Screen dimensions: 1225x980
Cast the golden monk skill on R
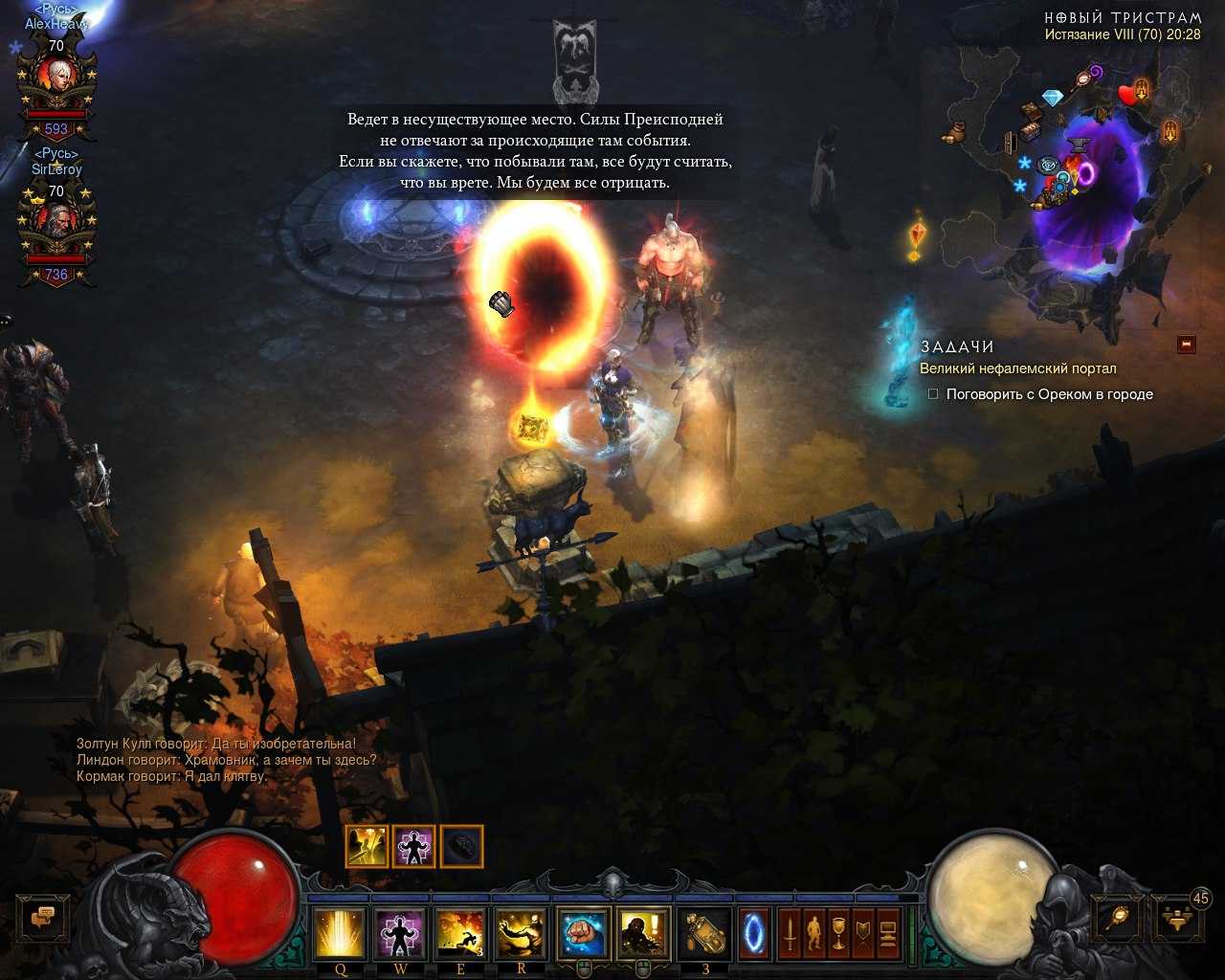[x=521, y=933]
